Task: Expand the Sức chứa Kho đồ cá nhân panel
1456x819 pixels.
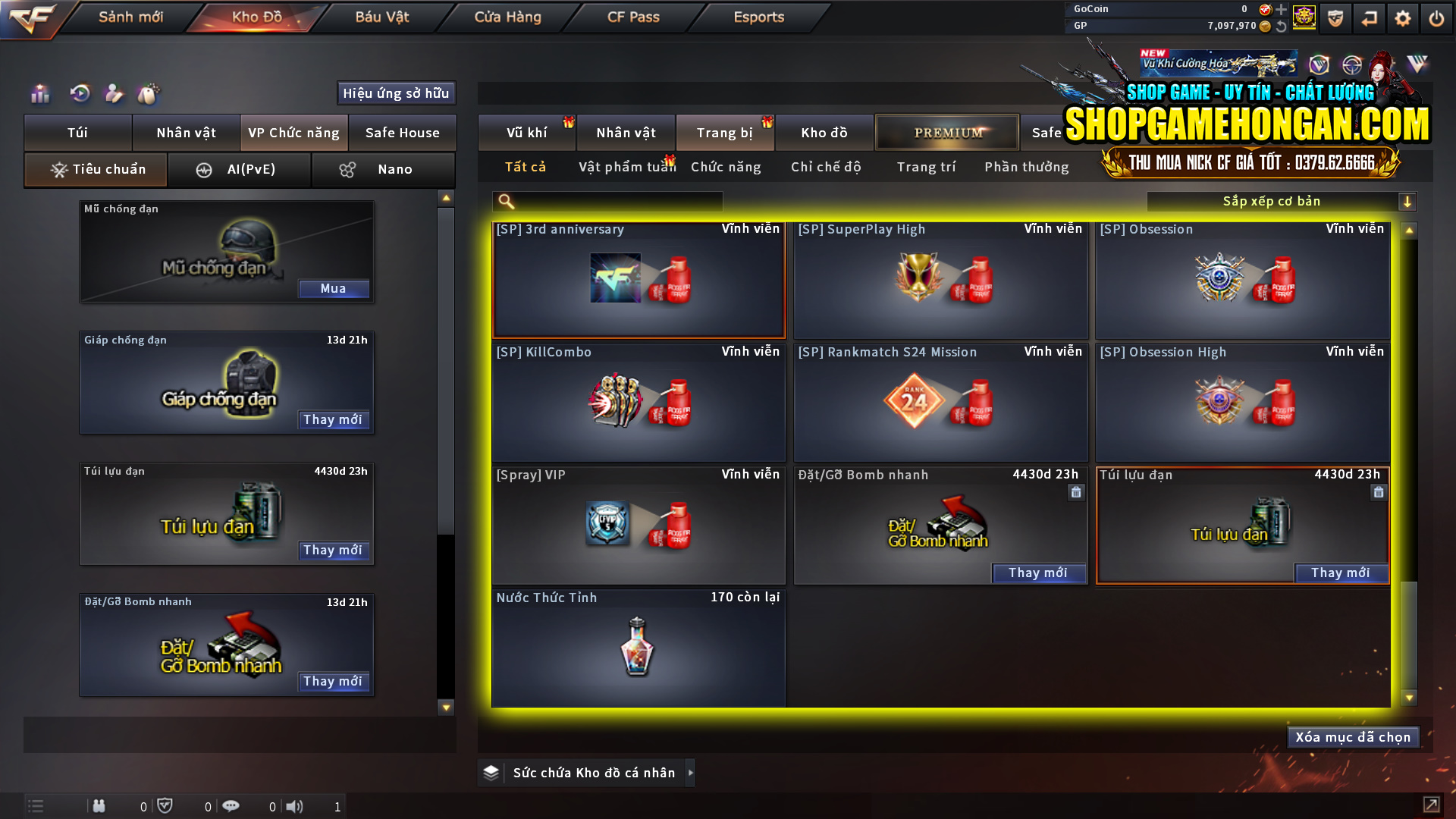Action: [691, 773]
